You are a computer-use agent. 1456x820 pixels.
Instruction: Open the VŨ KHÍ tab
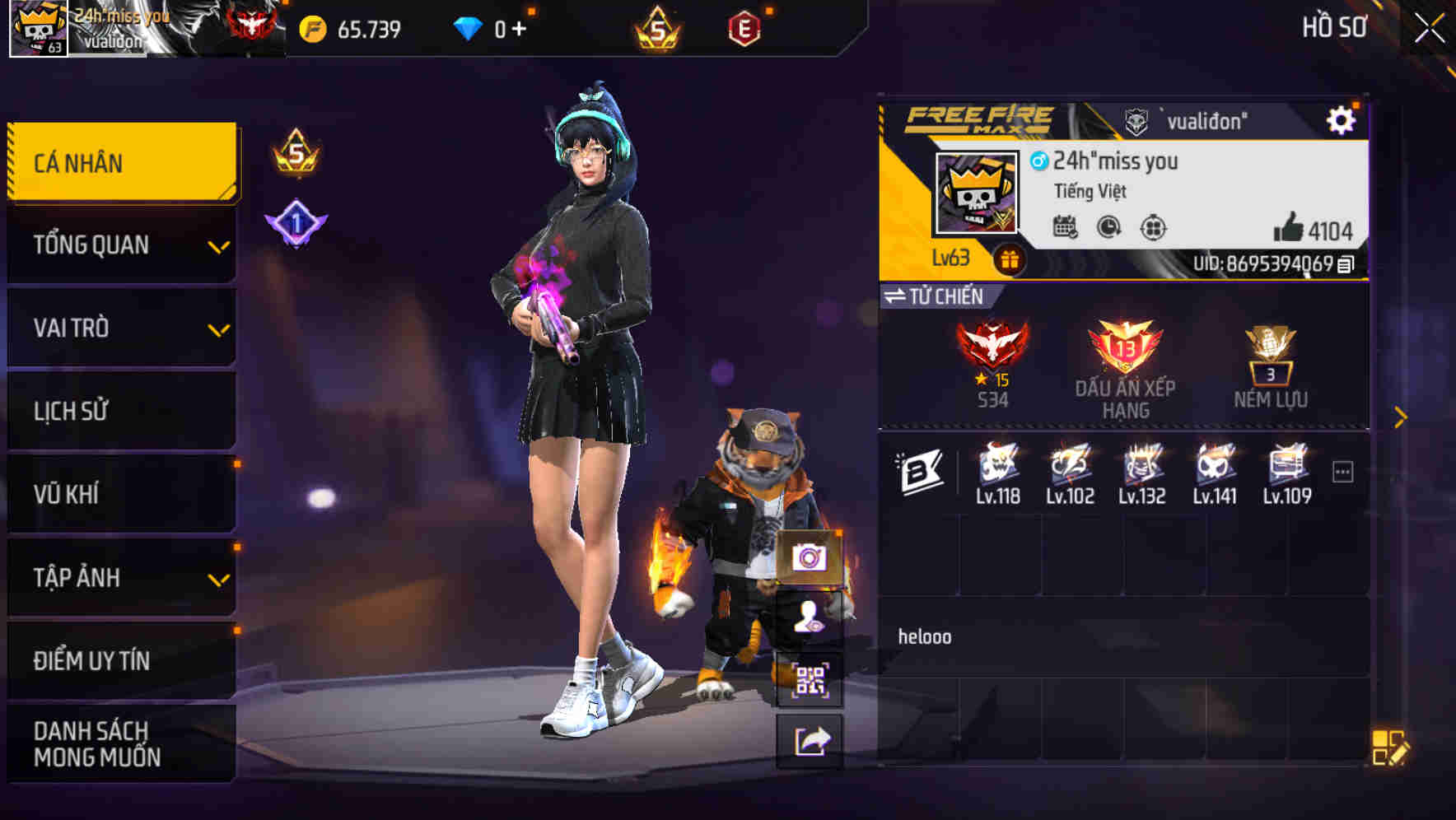[122, 494]
